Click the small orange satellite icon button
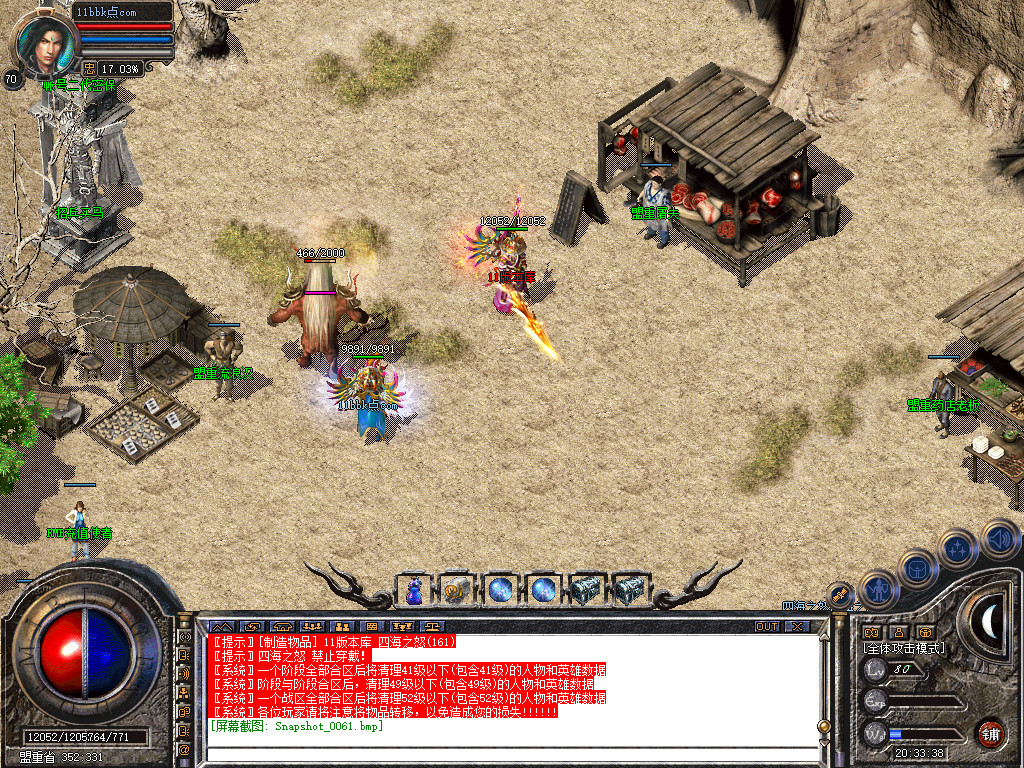 pos(840,595)
